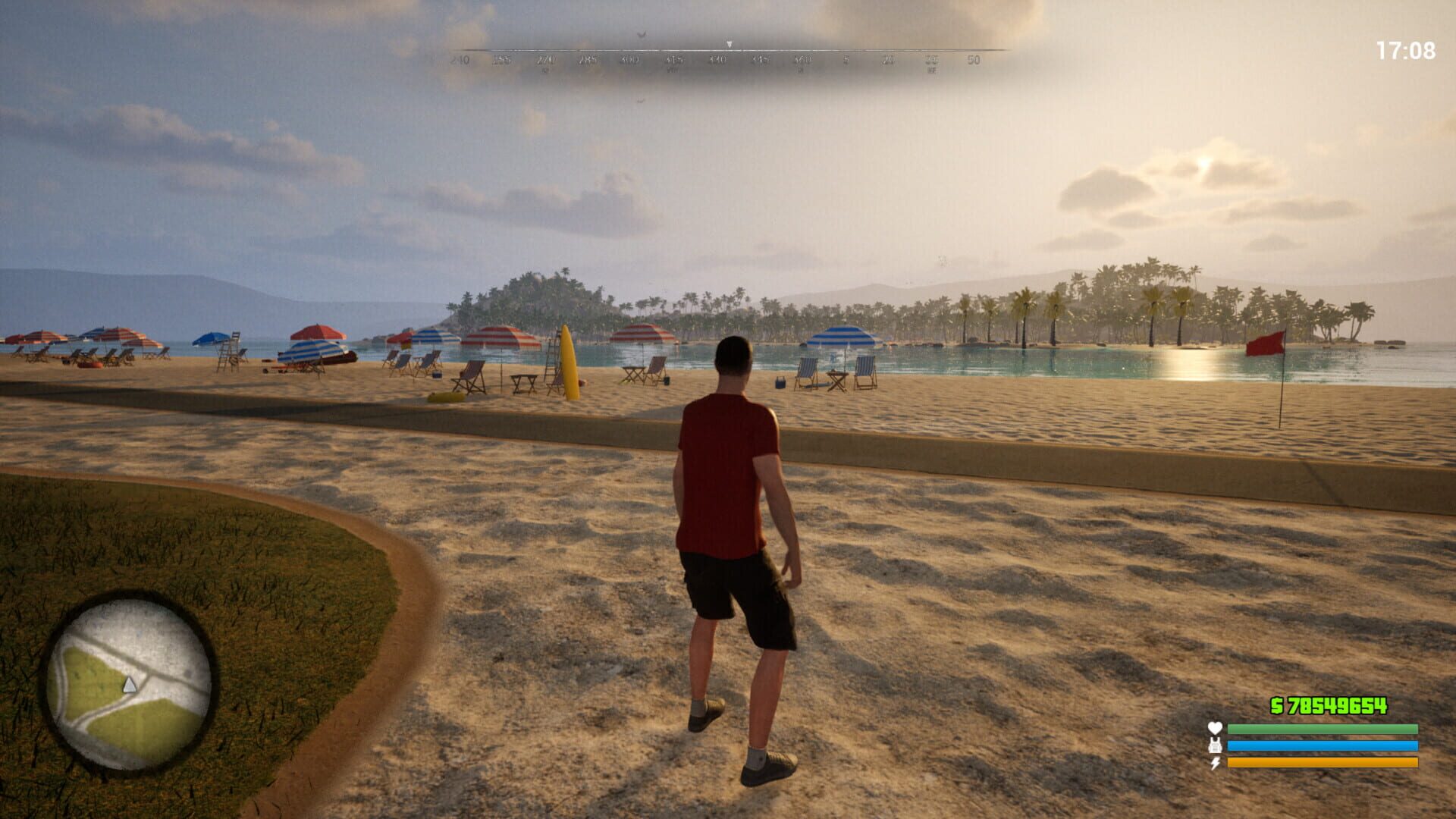The image size is (1456, 819).
Task: Click the 240 heading label on compass
Action: [x=461, y=59]
